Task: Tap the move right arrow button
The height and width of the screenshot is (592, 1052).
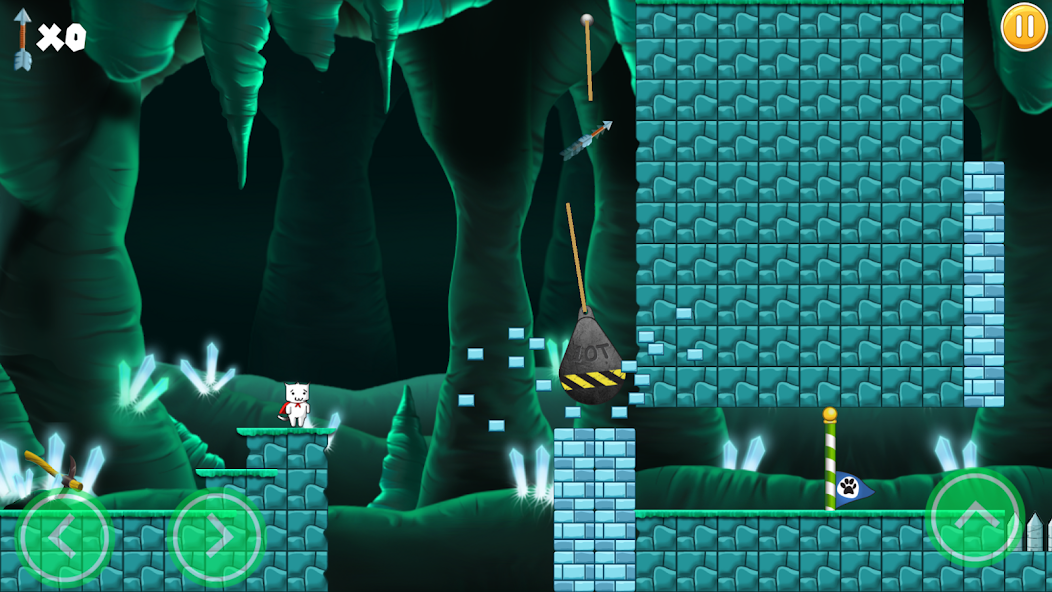Action: (x=217, y=537)
